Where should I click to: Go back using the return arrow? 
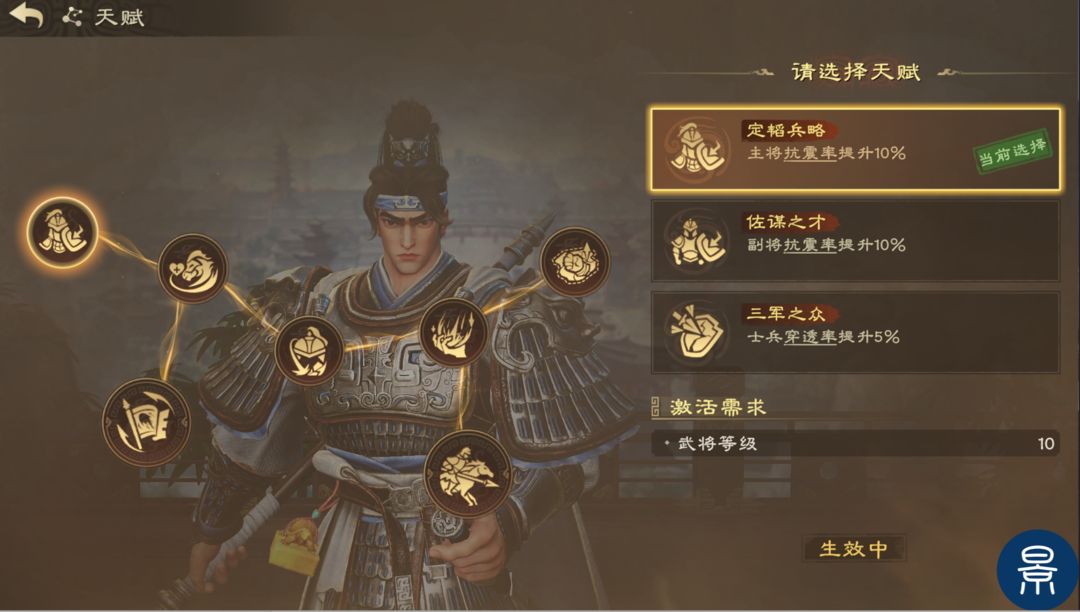(27, 17)
